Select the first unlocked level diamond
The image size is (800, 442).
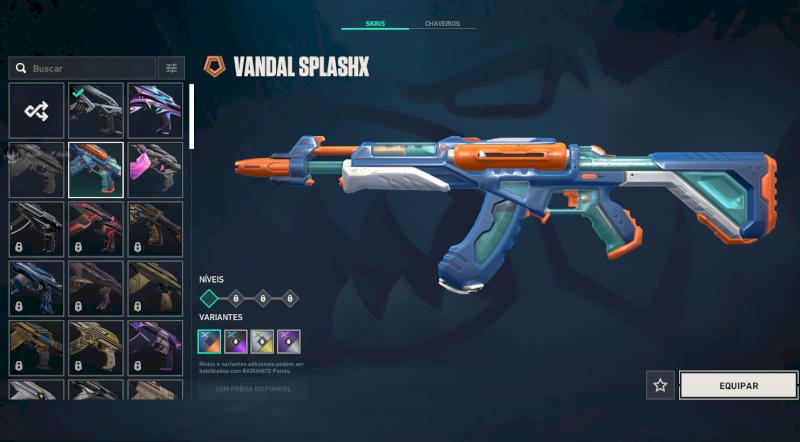(208, 298)
